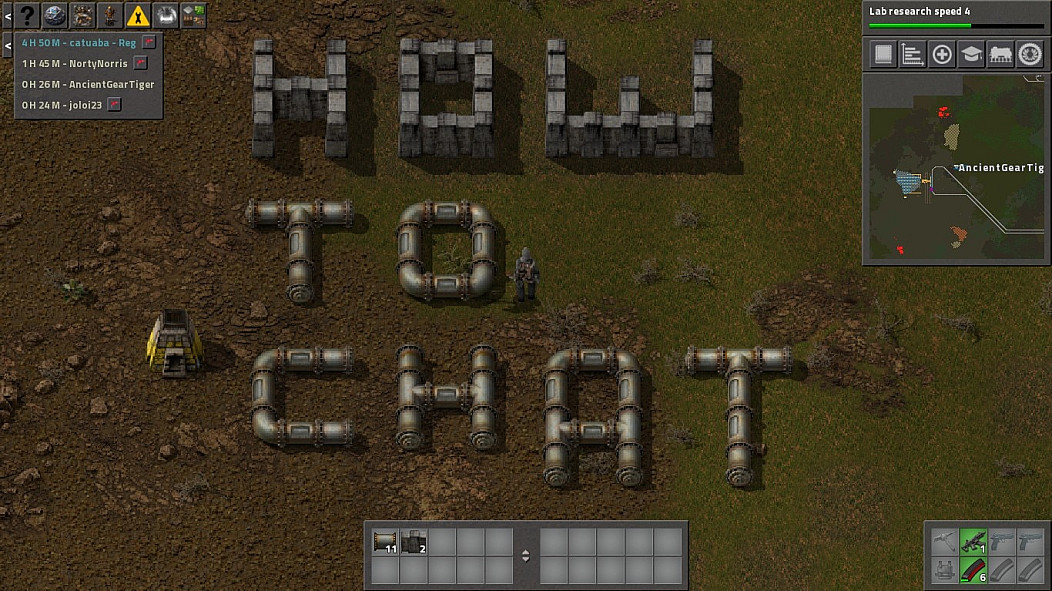Click the flag button beside catuaba
This screenshot has height=591, width=1052.
149,43
